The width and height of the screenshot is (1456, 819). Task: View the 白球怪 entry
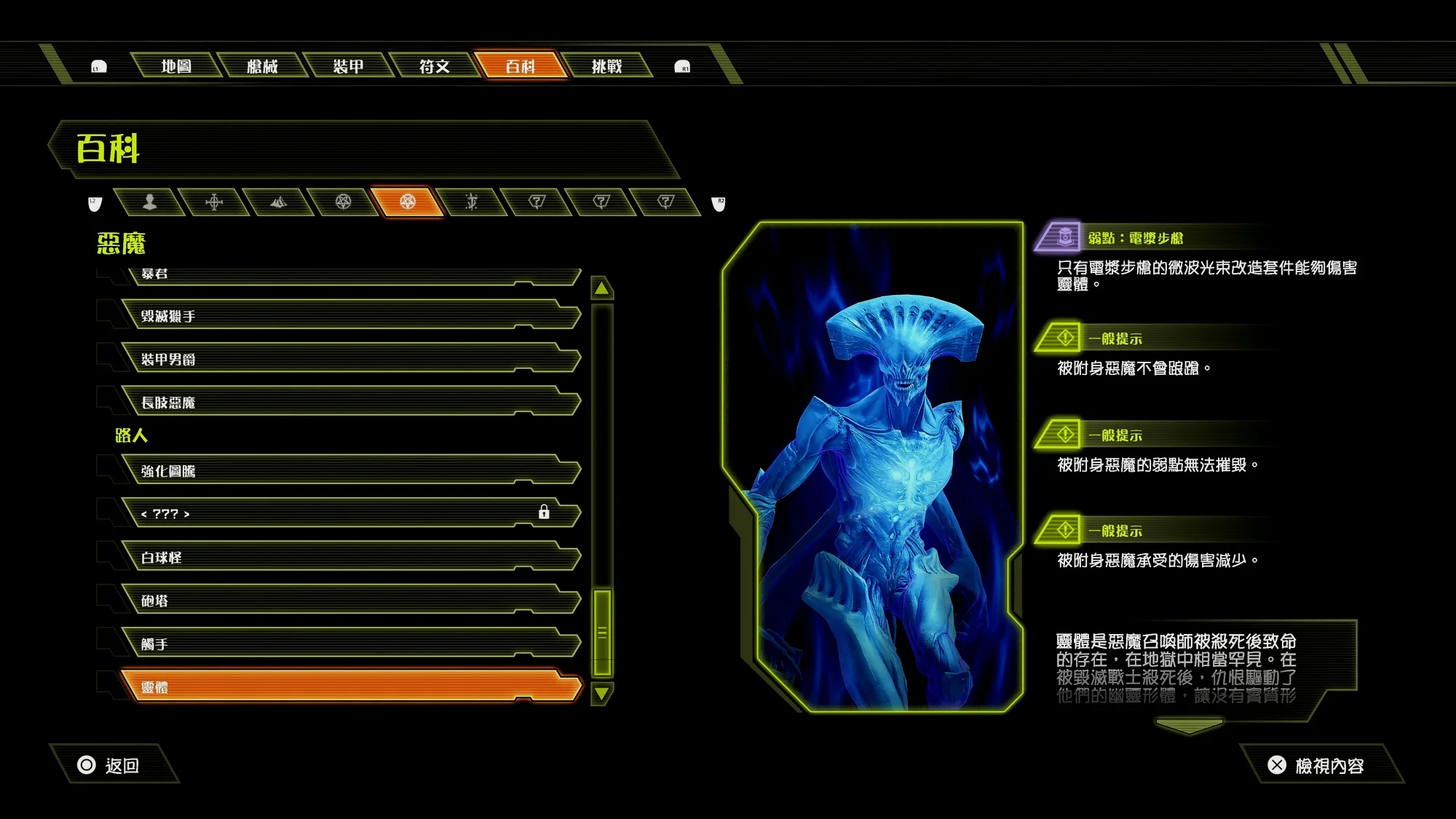(x=349, y=558)
